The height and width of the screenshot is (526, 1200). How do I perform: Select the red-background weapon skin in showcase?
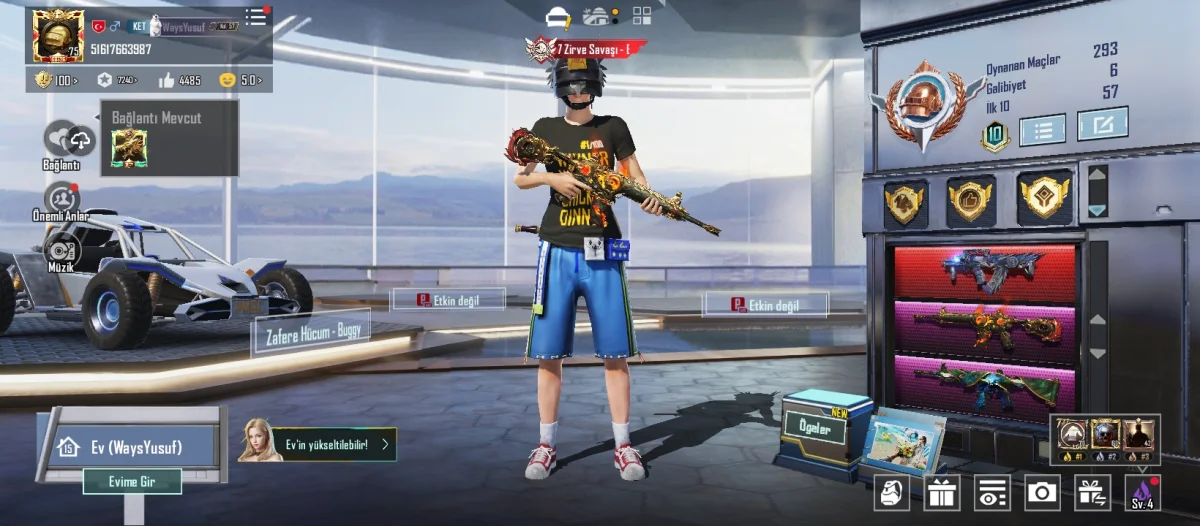coord(985,270)
